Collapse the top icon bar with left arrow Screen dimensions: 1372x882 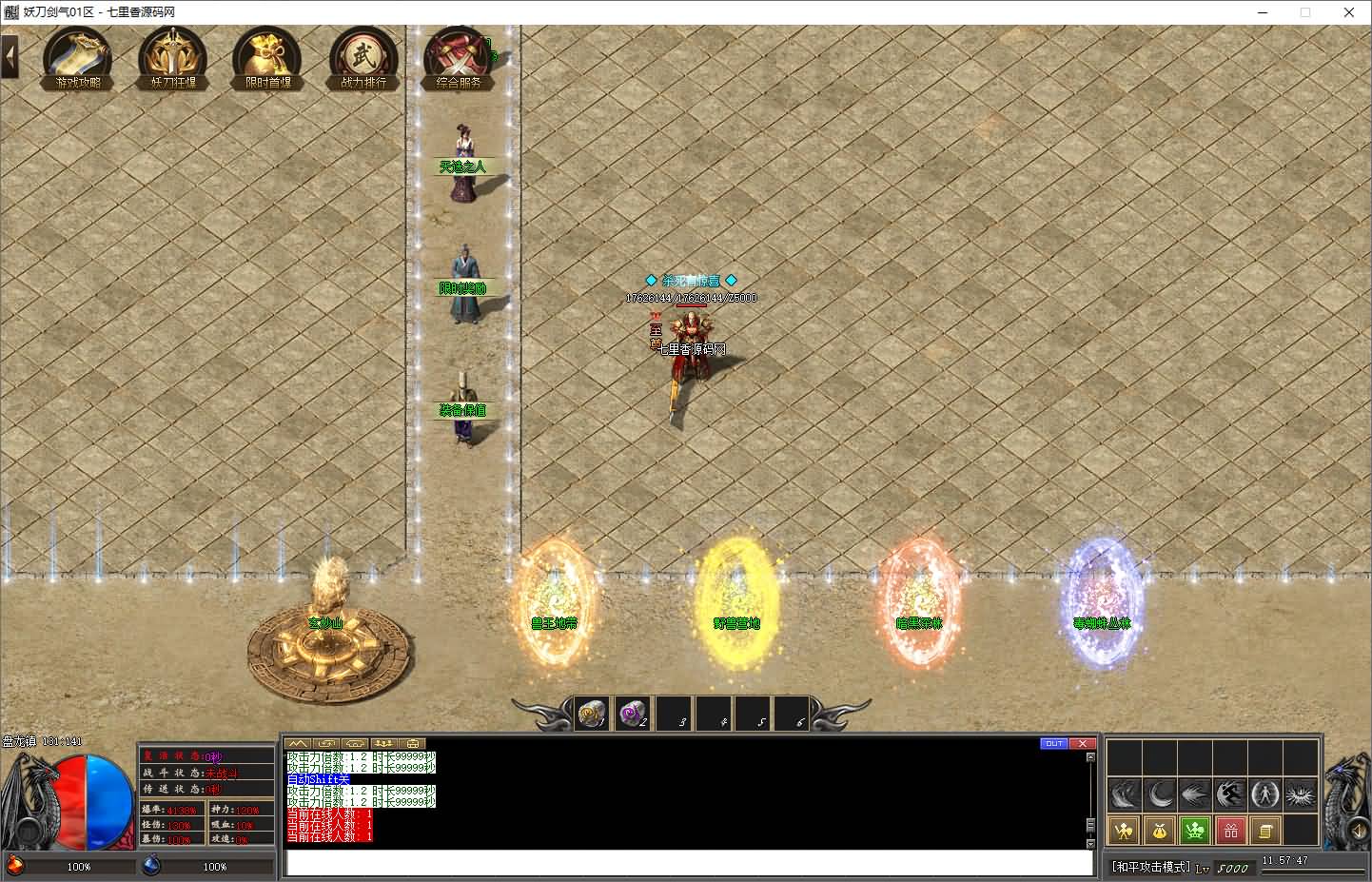10,57
